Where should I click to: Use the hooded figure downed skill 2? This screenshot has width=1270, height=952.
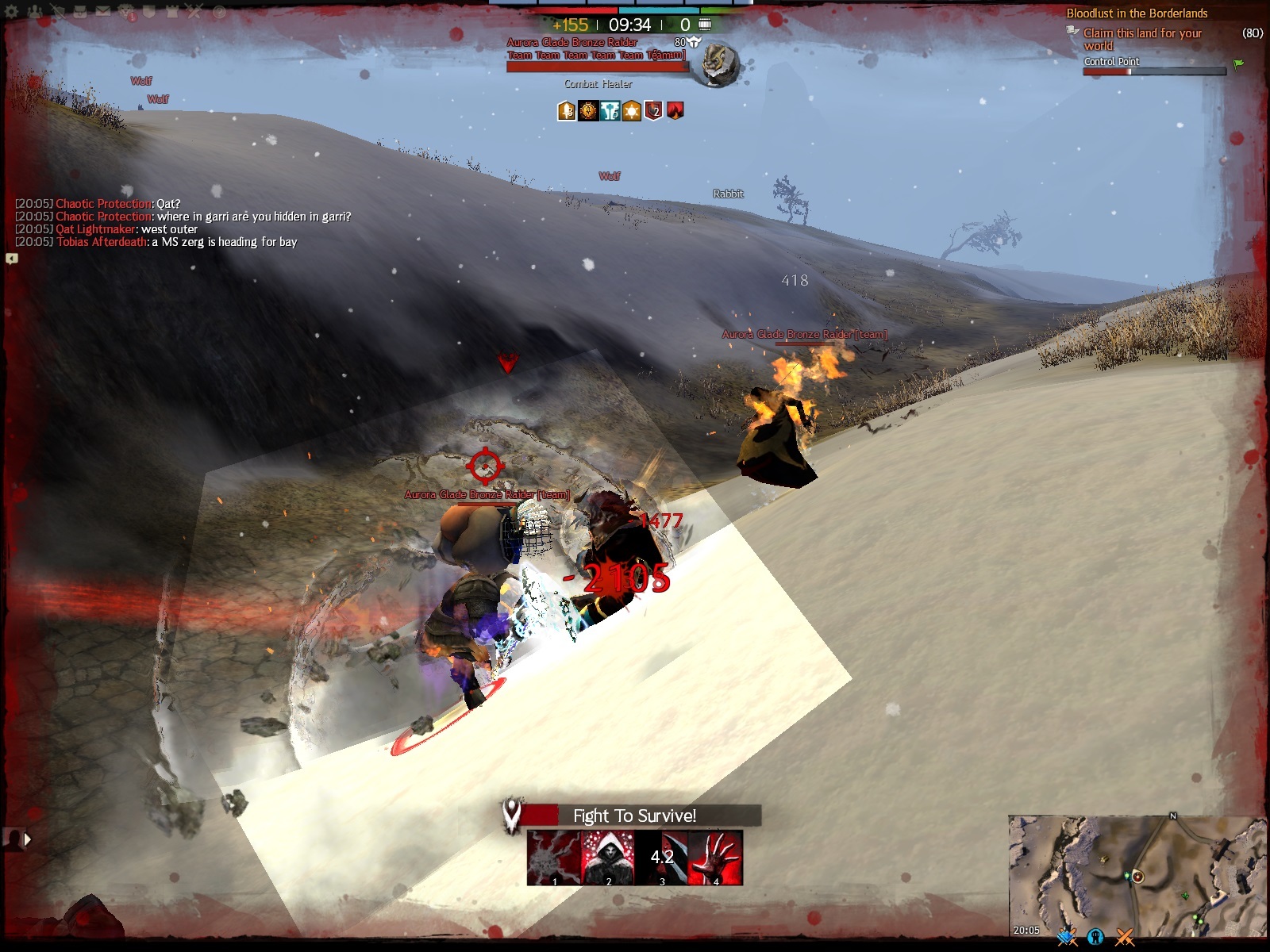pos(608,858)
